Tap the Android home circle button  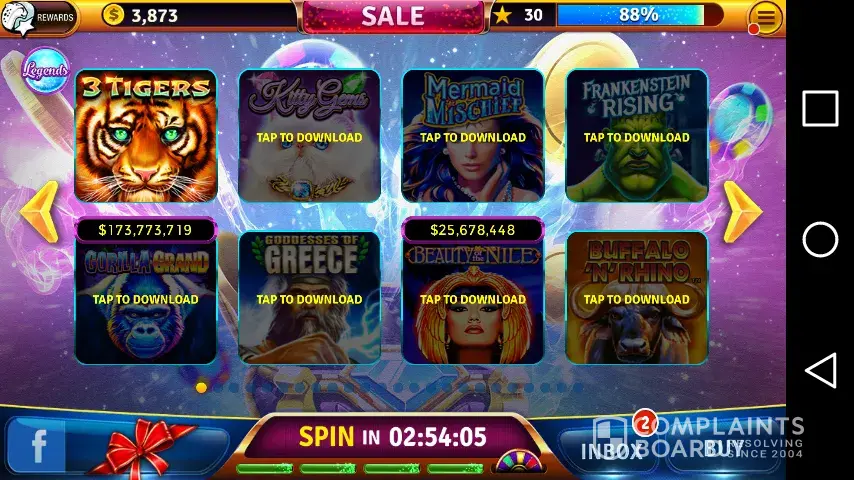(x=820, y=240)
